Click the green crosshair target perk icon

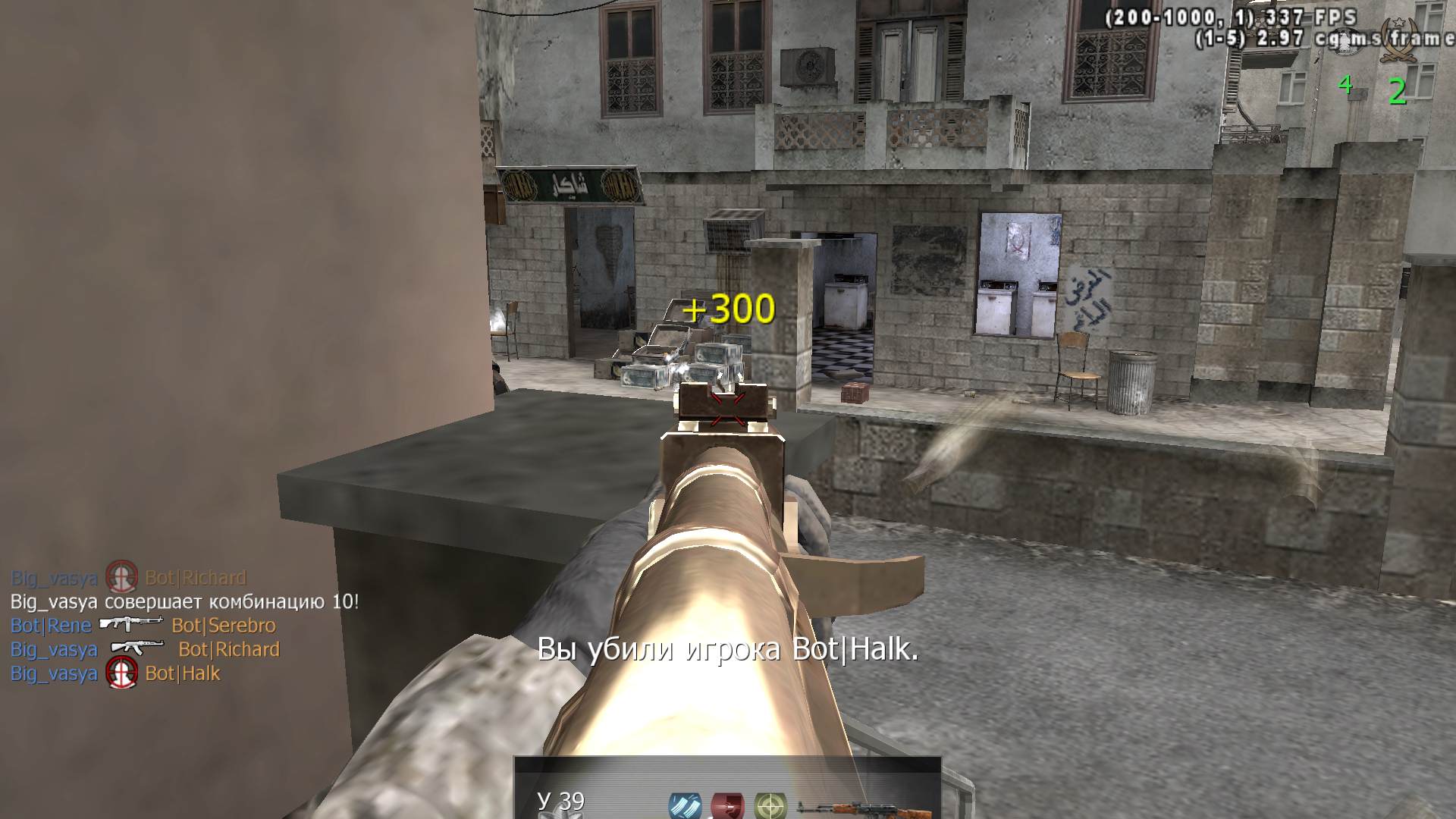coord(770,805)
